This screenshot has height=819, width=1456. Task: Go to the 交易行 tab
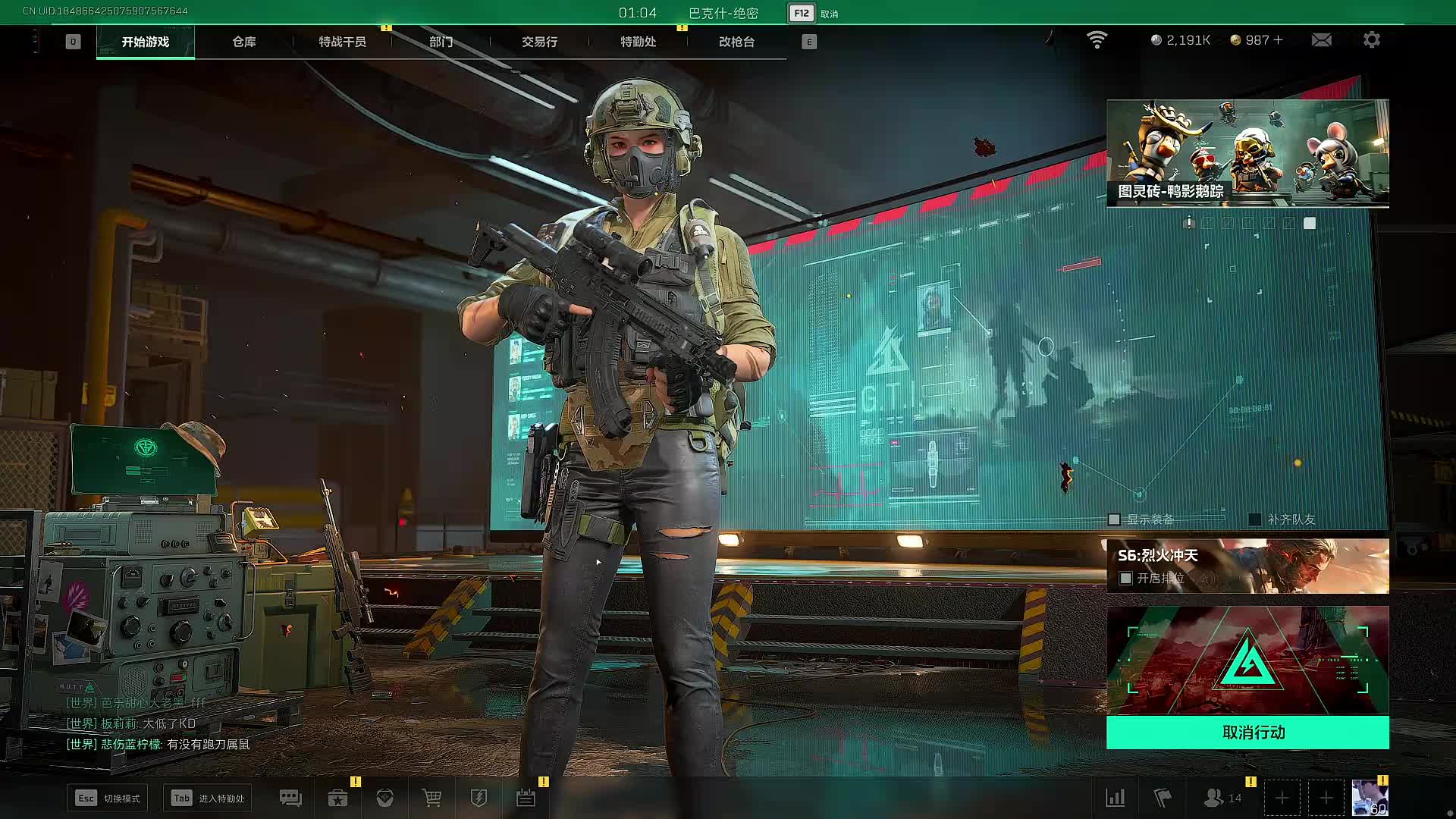539,42
